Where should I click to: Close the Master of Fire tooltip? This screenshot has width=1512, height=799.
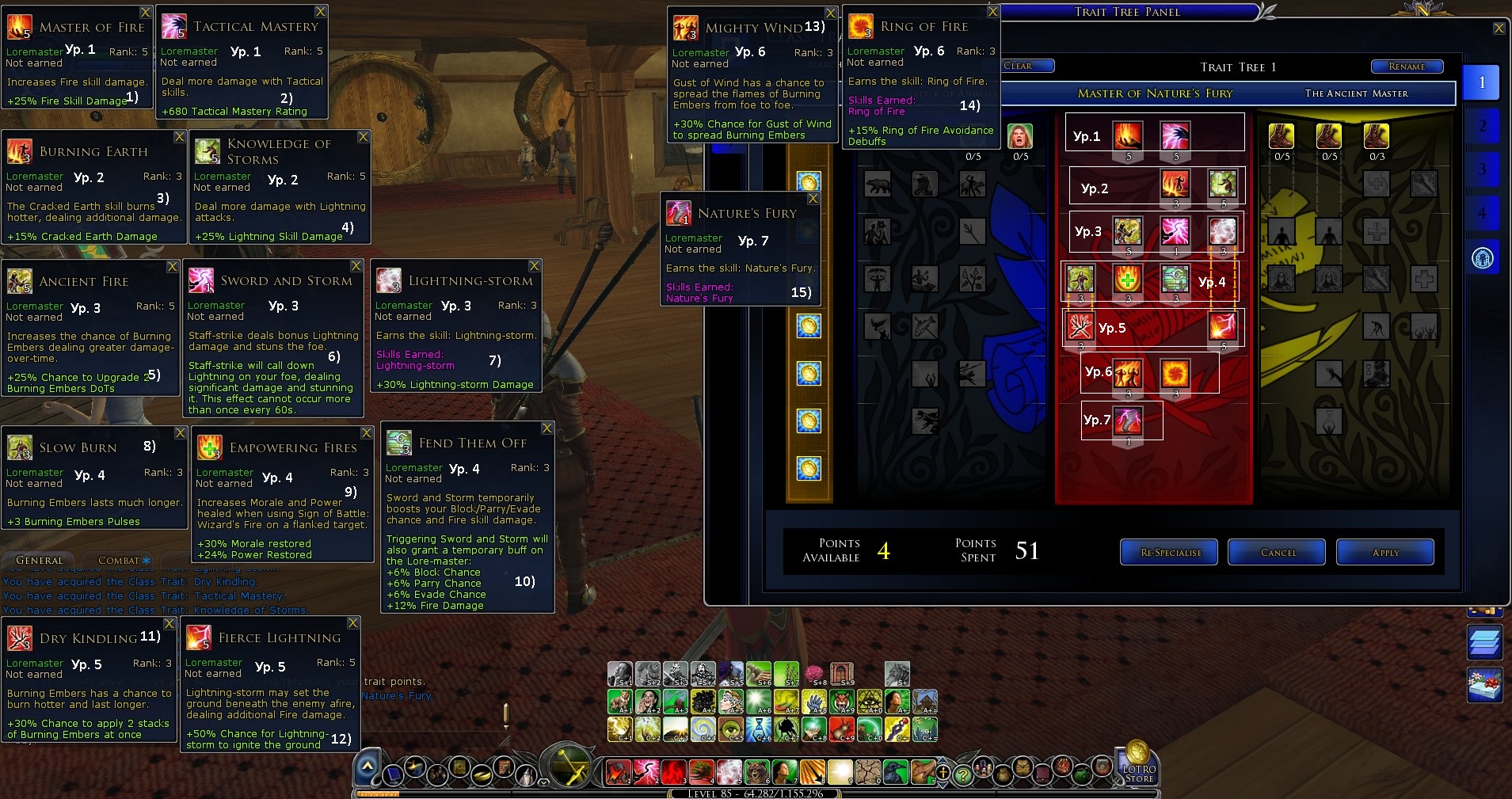tap(146, 13)
